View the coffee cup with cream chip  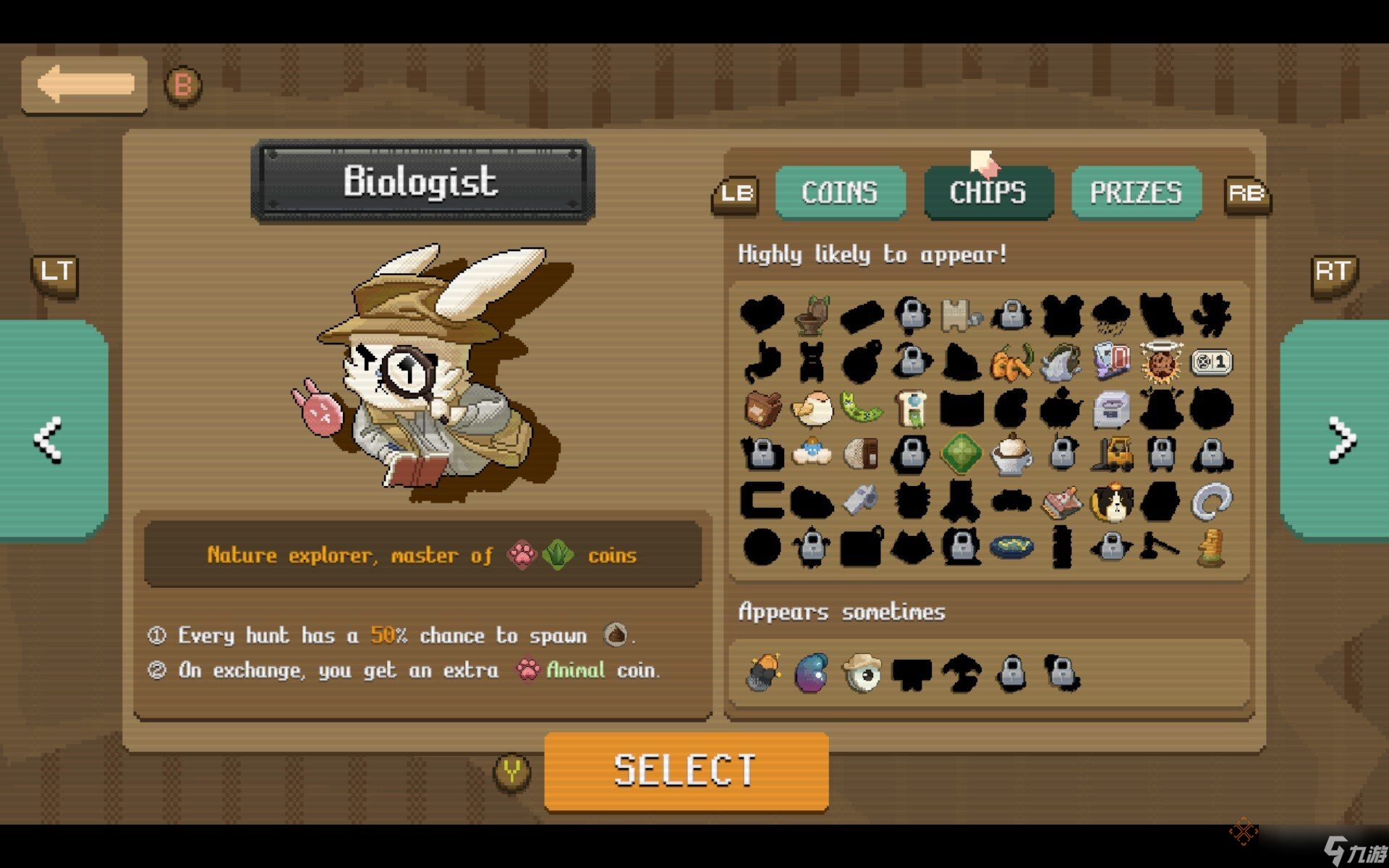coord(1011,454)
